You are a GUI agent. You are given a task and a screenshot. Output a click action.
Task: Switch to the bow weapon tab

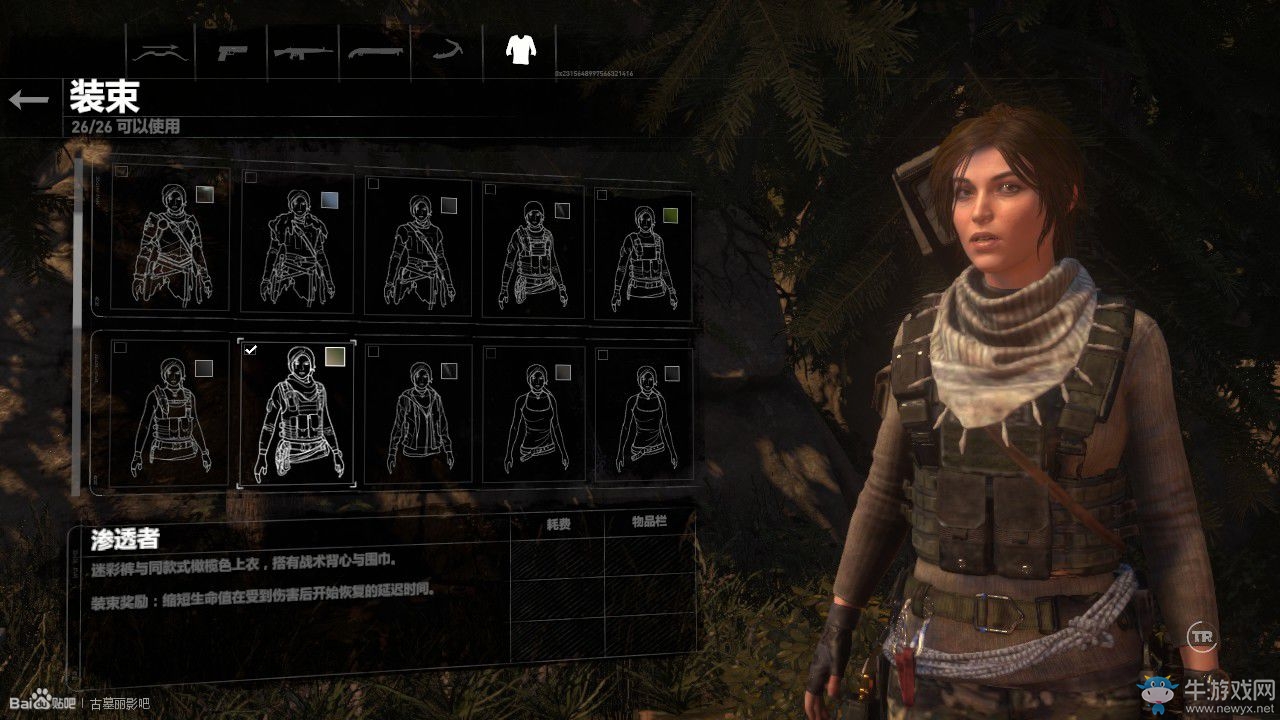[161, 50]
